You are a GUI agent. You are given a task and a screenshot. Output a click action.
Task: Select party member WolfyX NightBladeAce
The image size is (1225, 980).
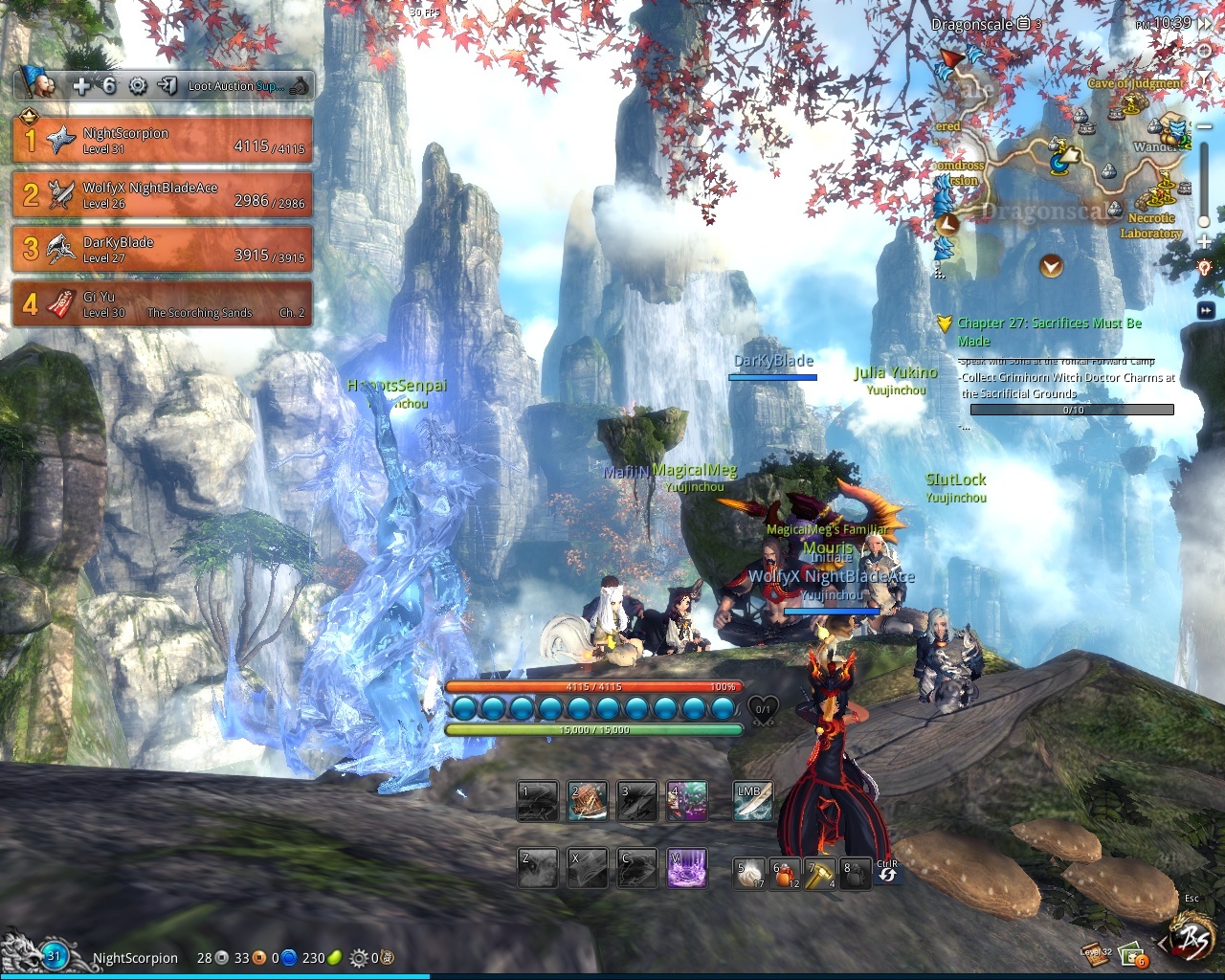click(x=163, y=194)
